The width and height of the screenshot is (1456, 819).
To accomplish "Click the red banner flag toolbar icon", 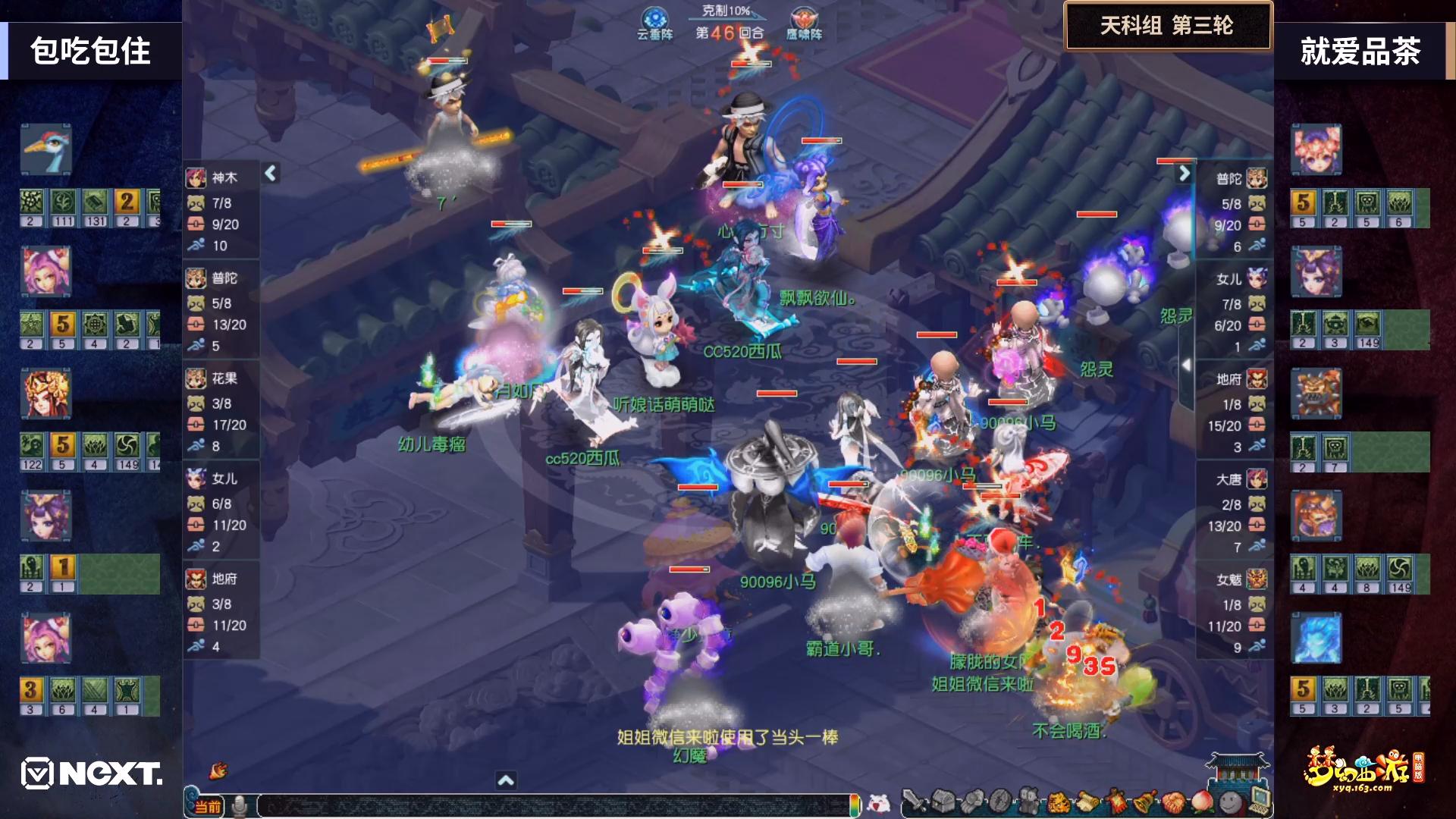I will click(x=1116, y=801).
